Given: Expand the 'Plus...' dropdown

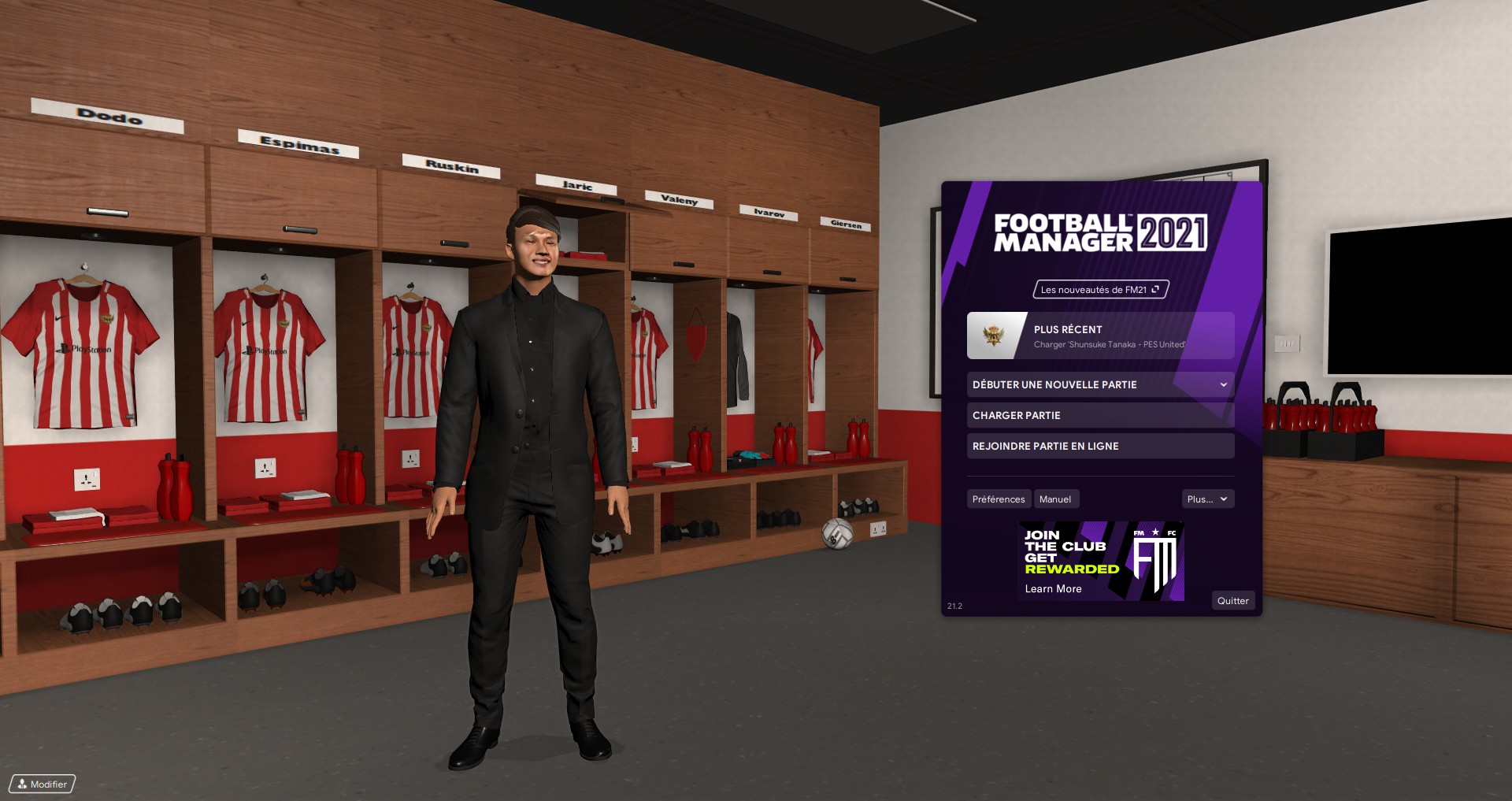Looking at the screenshot, I should pos(1207,499).
